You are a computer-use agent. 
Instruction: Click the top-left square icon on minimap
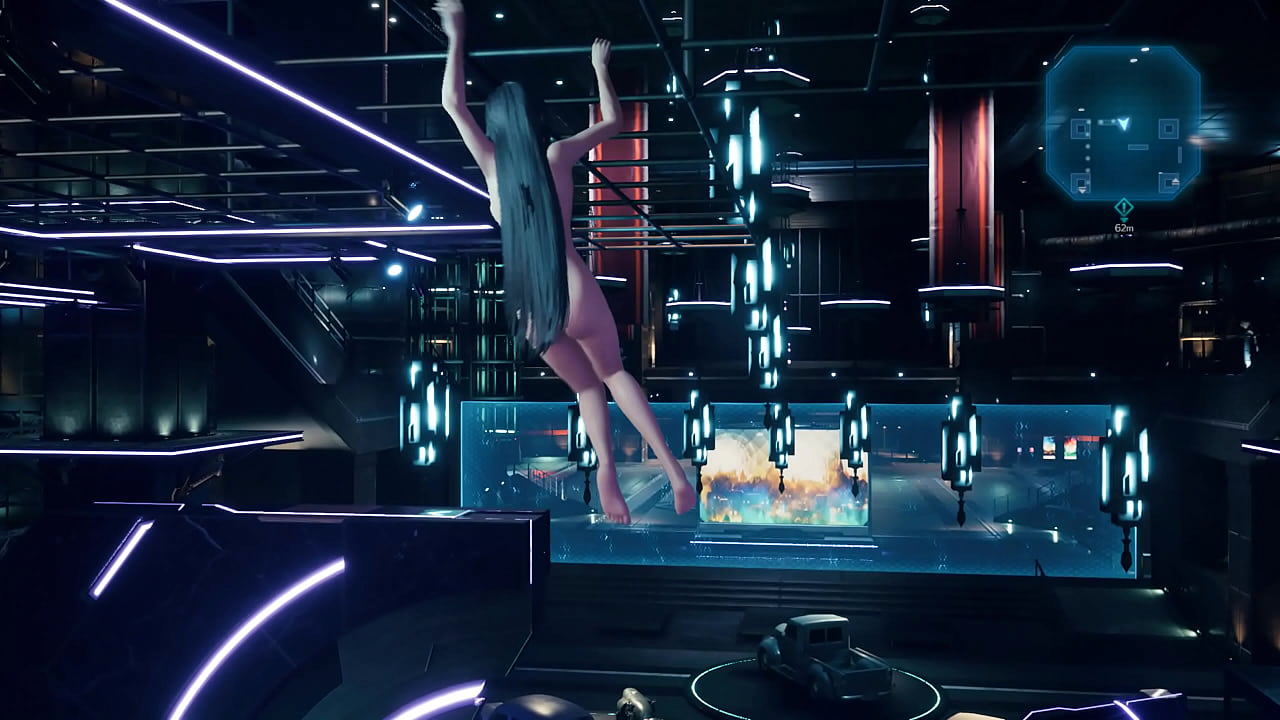pyautogui.click(x=1080, y=128)
